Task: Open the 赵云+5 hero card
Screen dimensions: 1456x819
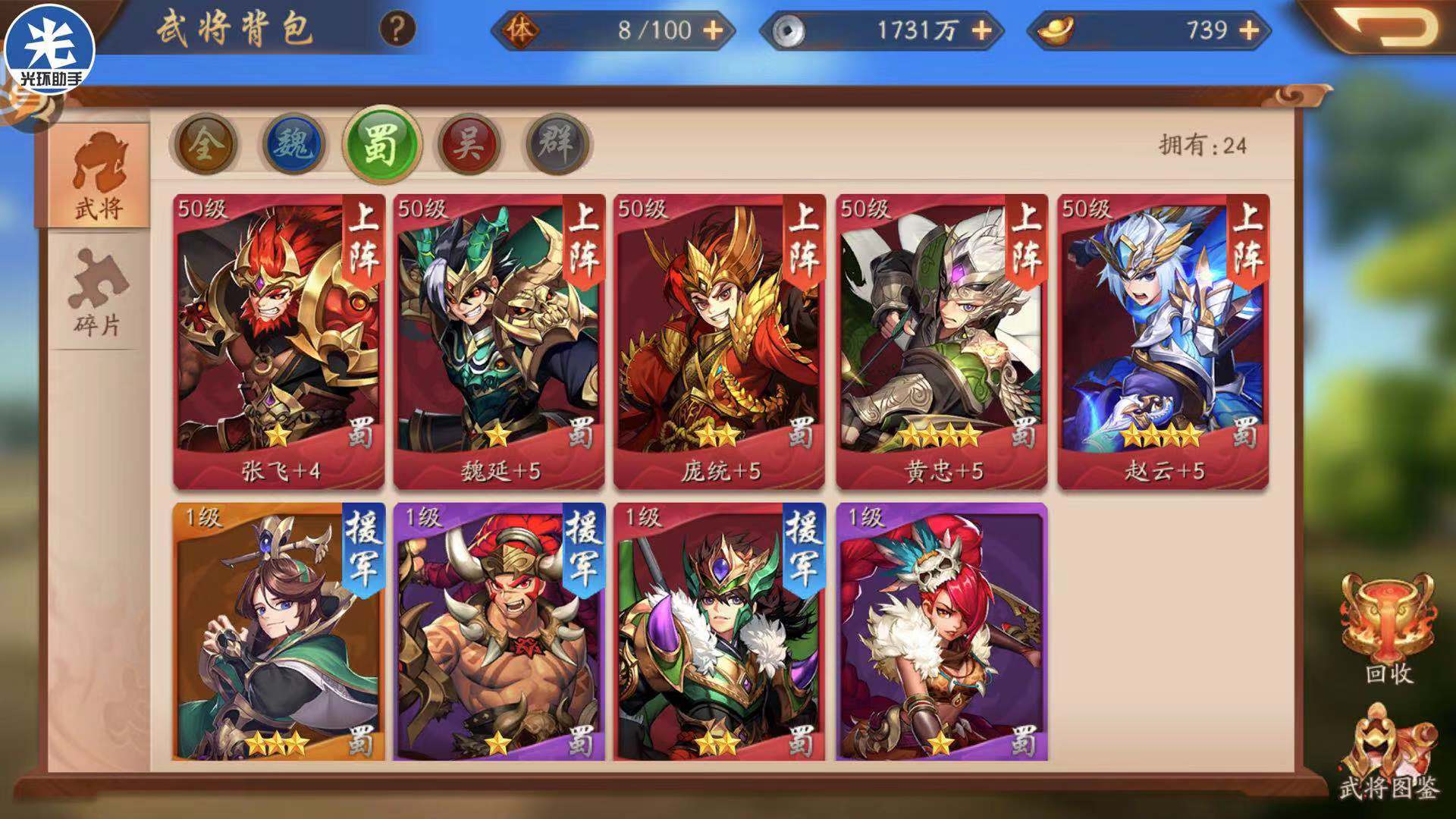Action: 1163,341
